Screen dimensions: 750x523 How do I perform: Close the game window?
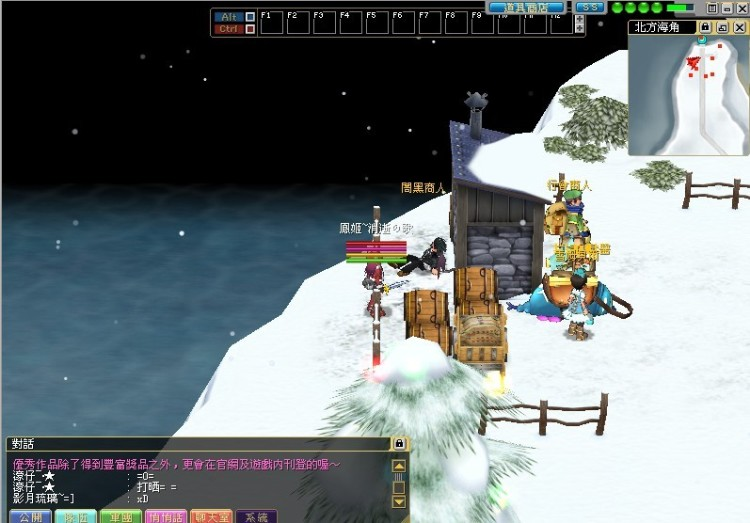(x=741, y=7)
